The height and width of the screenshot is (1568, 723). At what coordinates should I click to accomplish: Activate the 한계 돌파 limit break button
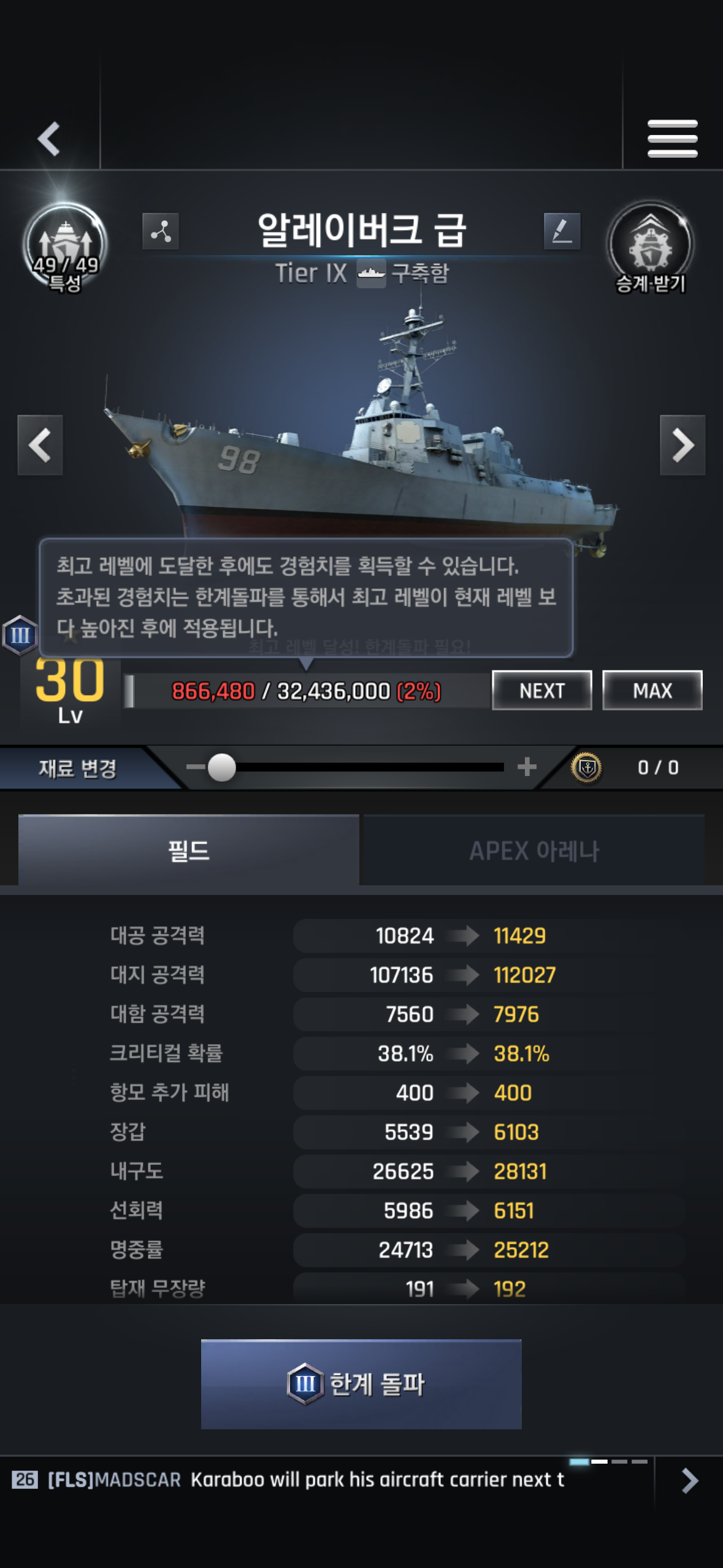pyautogui.click(x=361, y=1384)
